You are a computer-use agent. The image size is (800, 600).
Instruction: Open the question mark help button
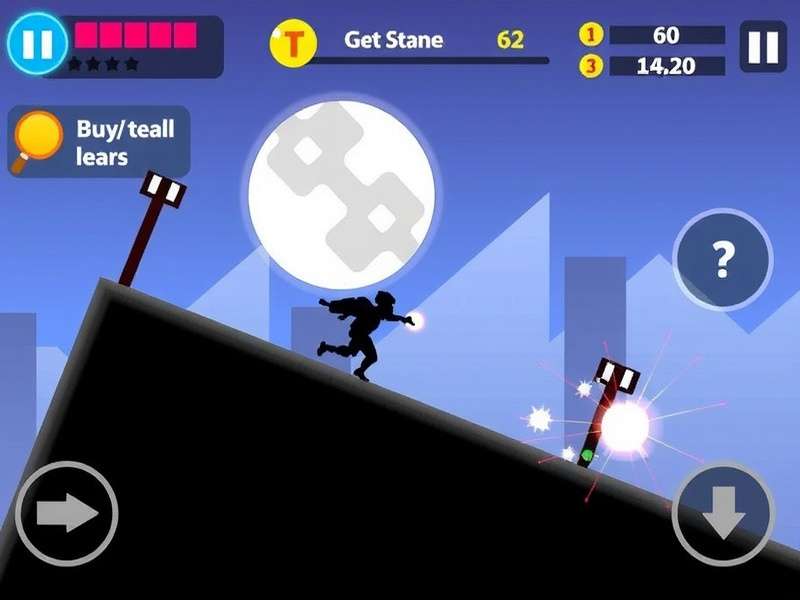(723, 260)
